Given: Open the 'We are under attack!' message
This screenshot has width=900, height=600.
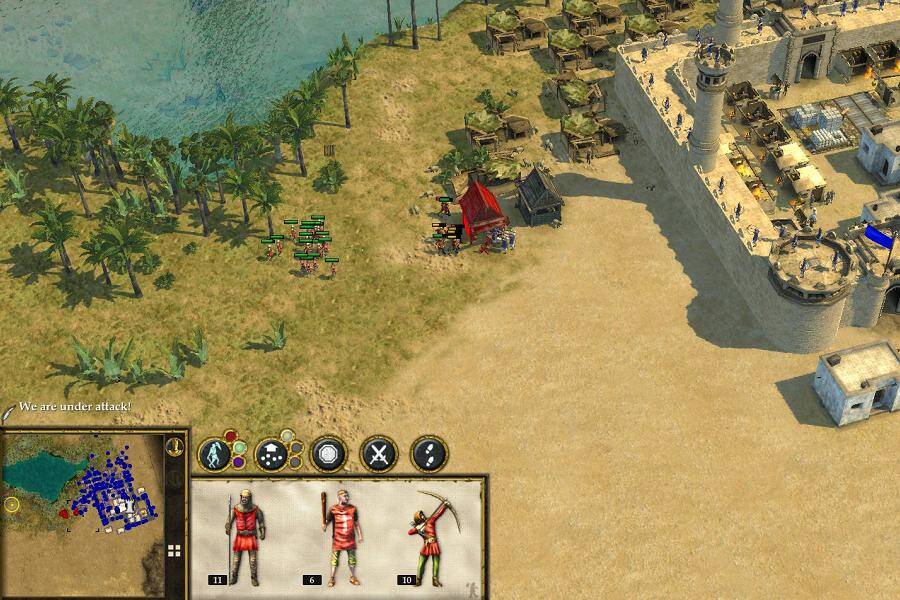Looking at the screenshot, I should [75, 407].
